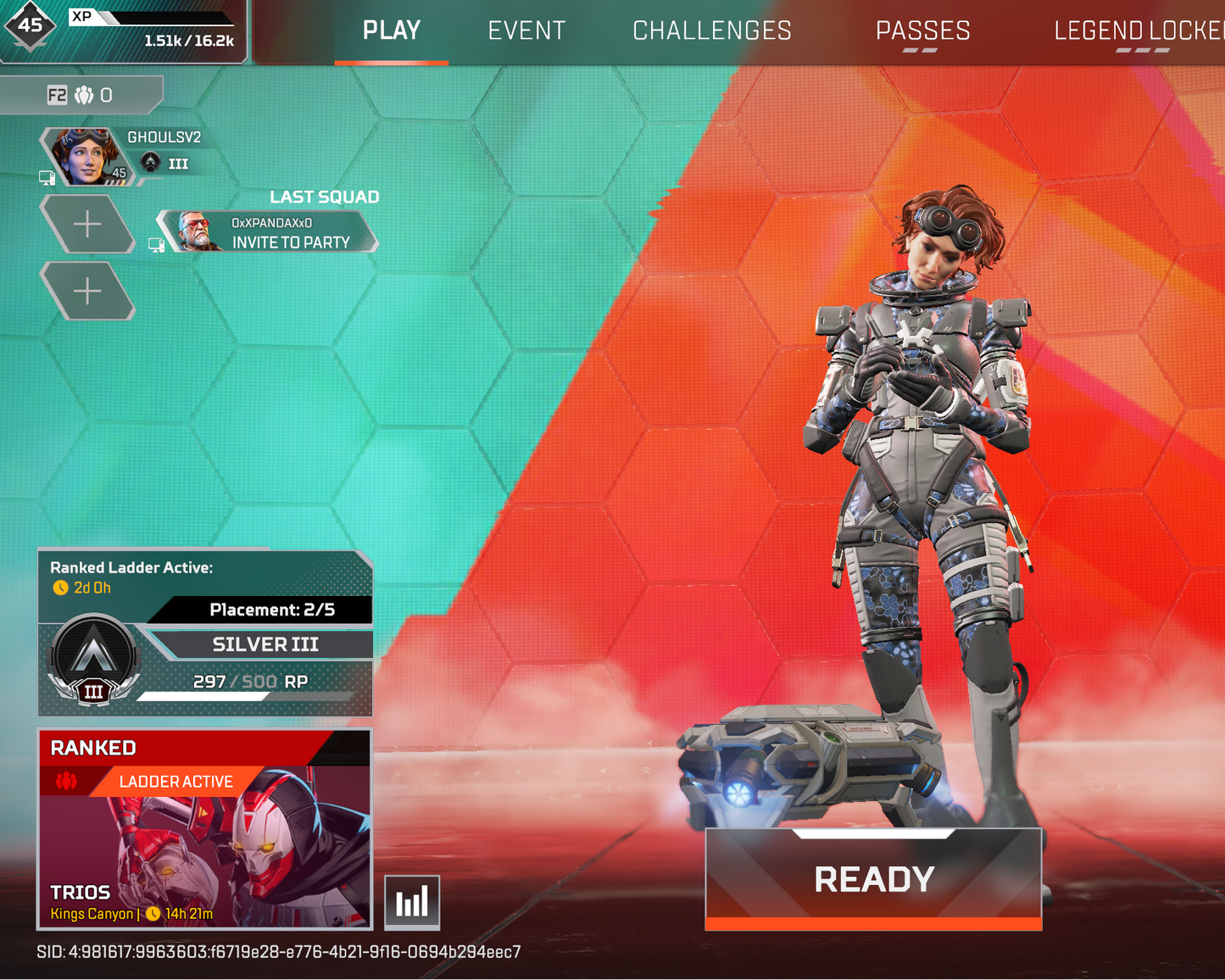The width and height of the screenshot is (1225, 980).
Task: Switch to the PLAY tab
Action: pos(391,31)
